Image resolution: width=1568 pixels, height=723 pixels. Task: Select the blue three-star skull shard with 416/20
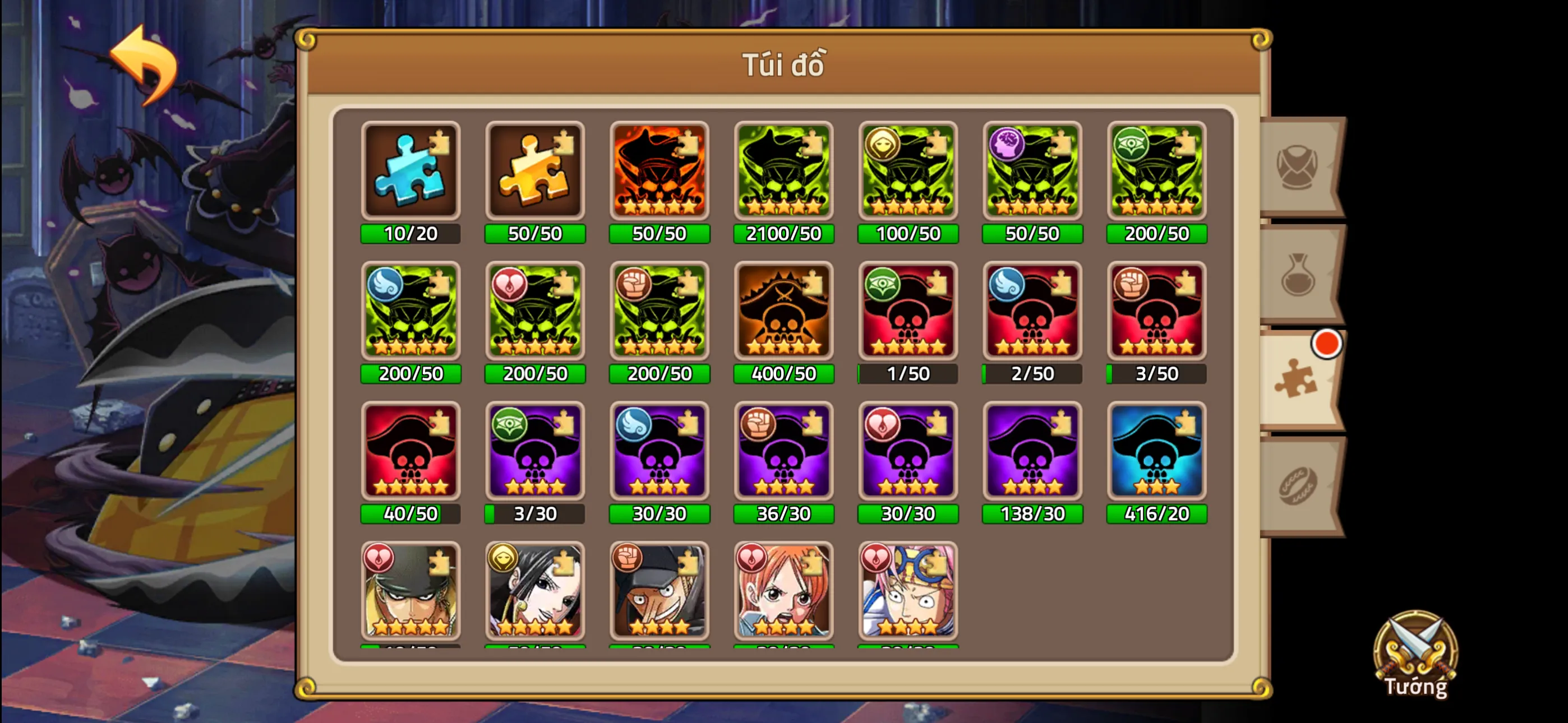pyautogui.click(x=1156, y=452)
